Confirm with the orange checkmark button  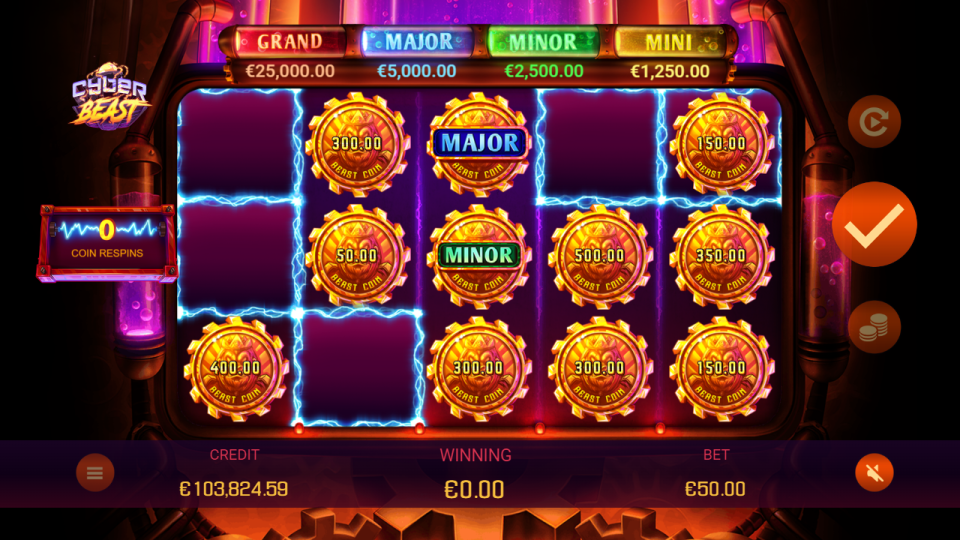pos(874,225)
